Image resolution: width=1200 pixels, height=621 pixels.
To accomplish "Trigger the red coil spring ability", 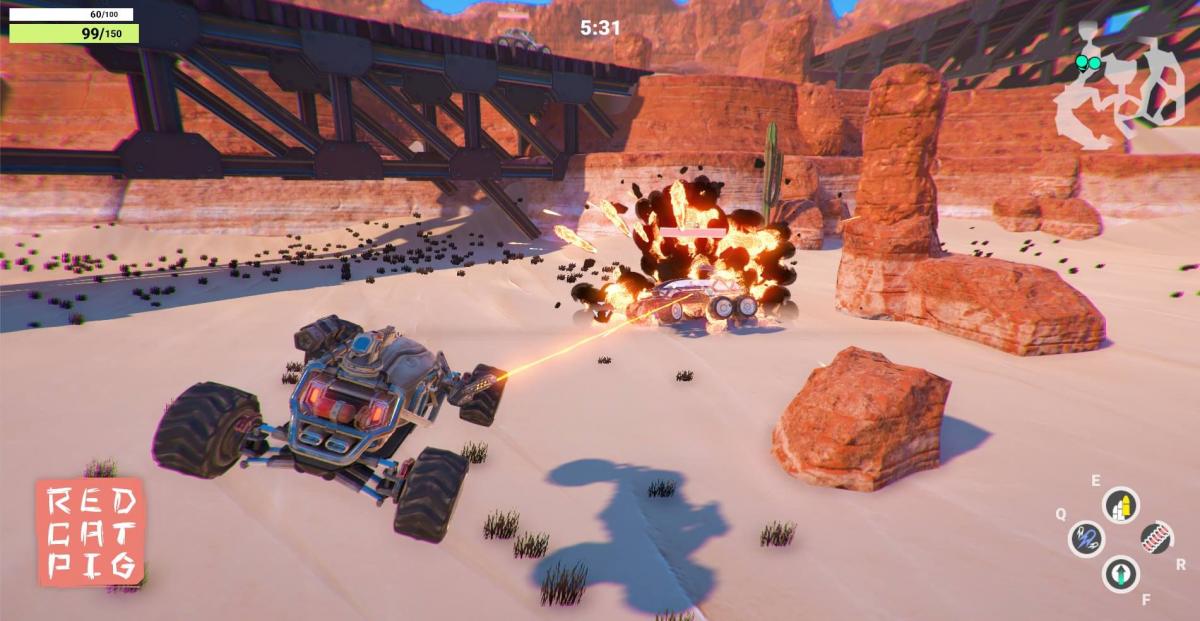I will coord(1156,538).
